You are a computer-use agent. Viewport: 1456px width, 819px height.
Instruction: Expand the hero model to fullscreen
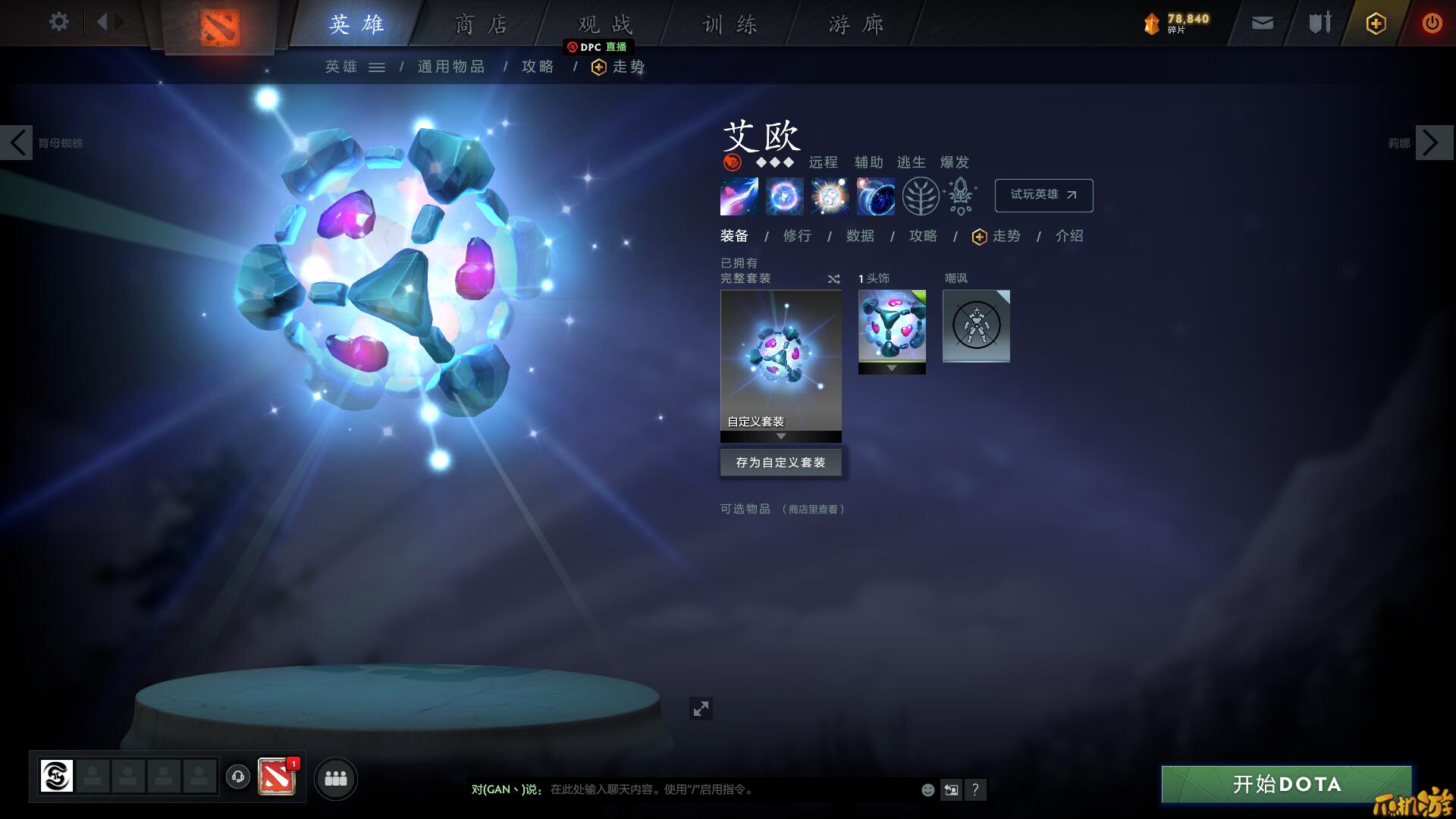(x=701, y=708)
